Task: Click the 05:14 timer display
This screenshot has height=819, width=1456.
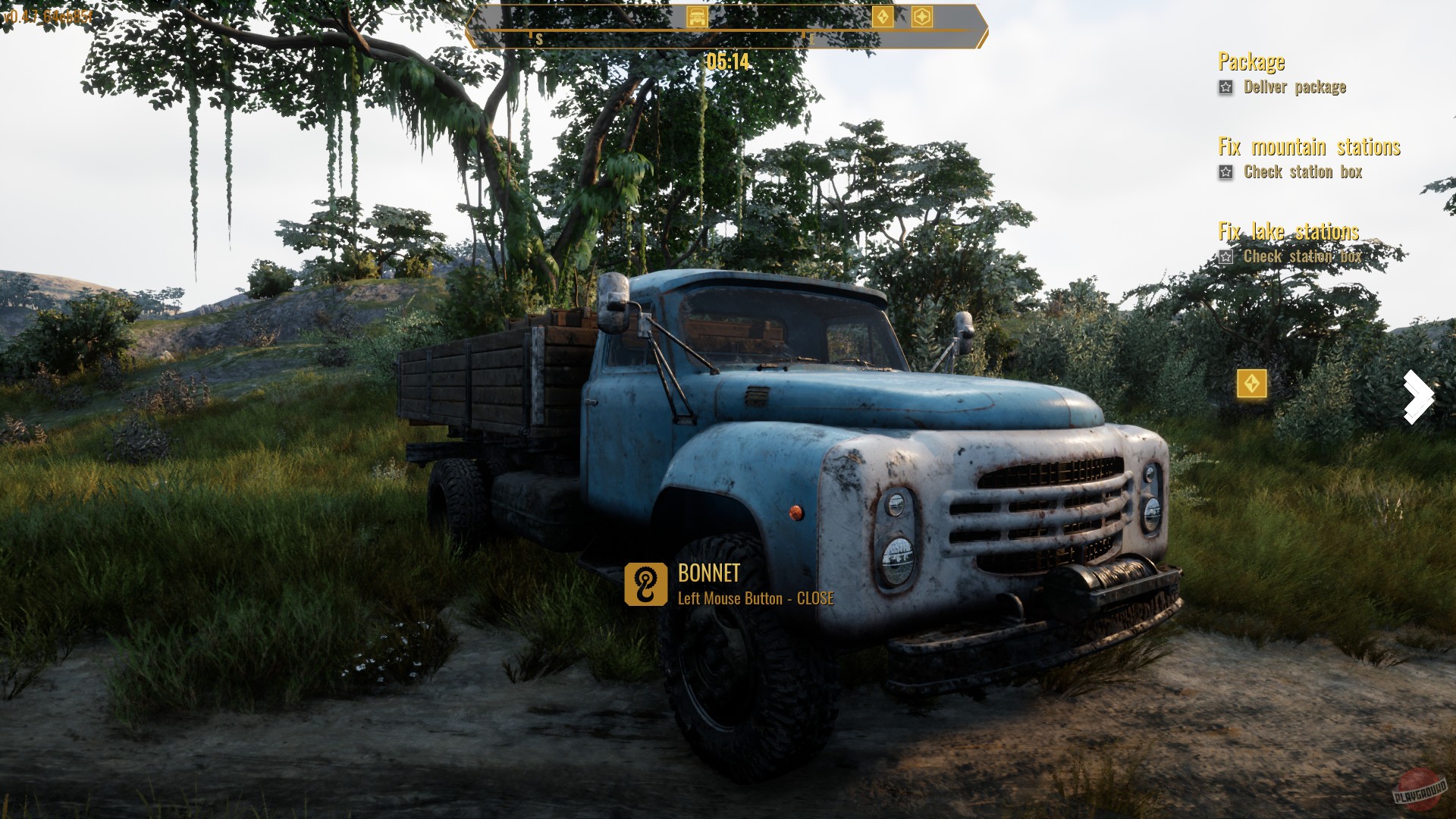Action: [x=728, y=62]
